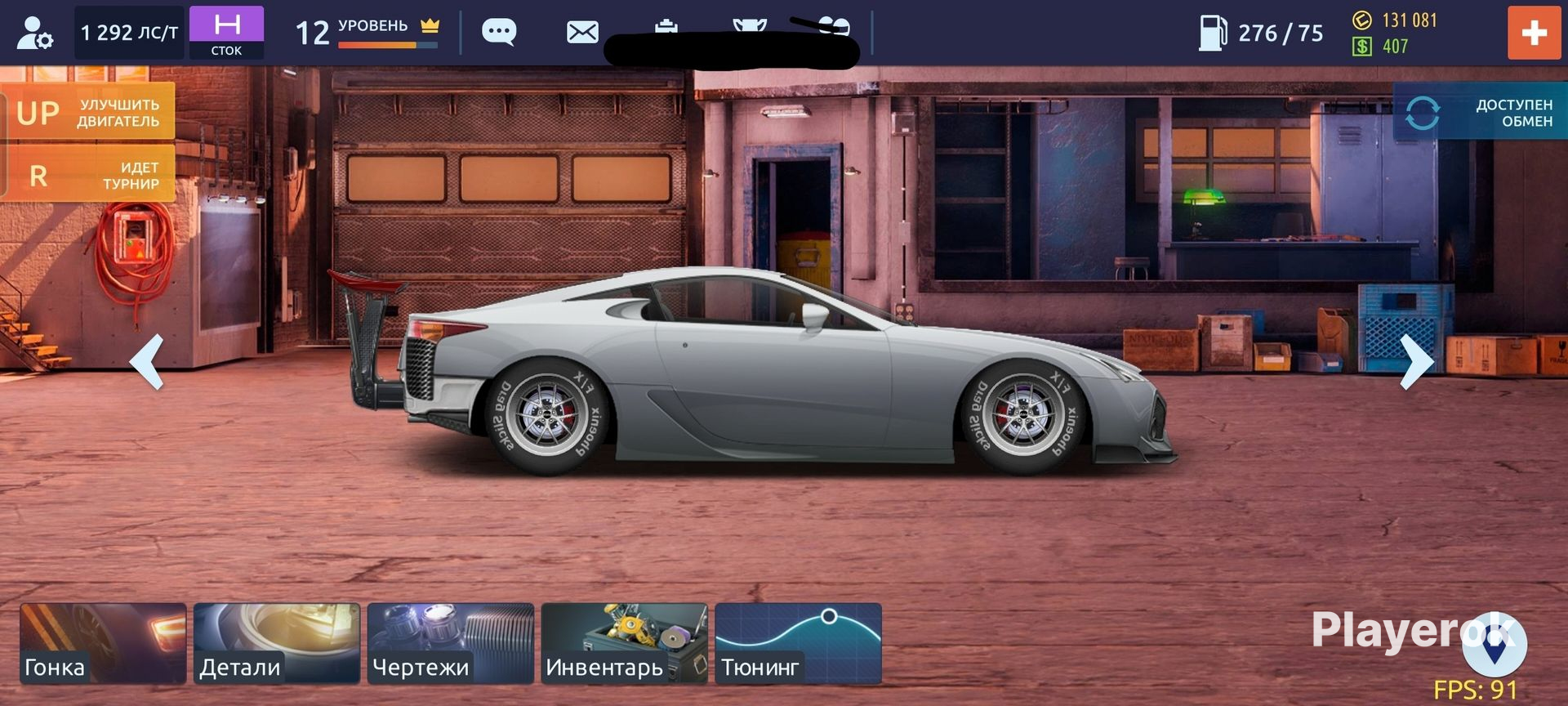
Task: Click the orange plus add-currency button
Action: pos(1534,33)
